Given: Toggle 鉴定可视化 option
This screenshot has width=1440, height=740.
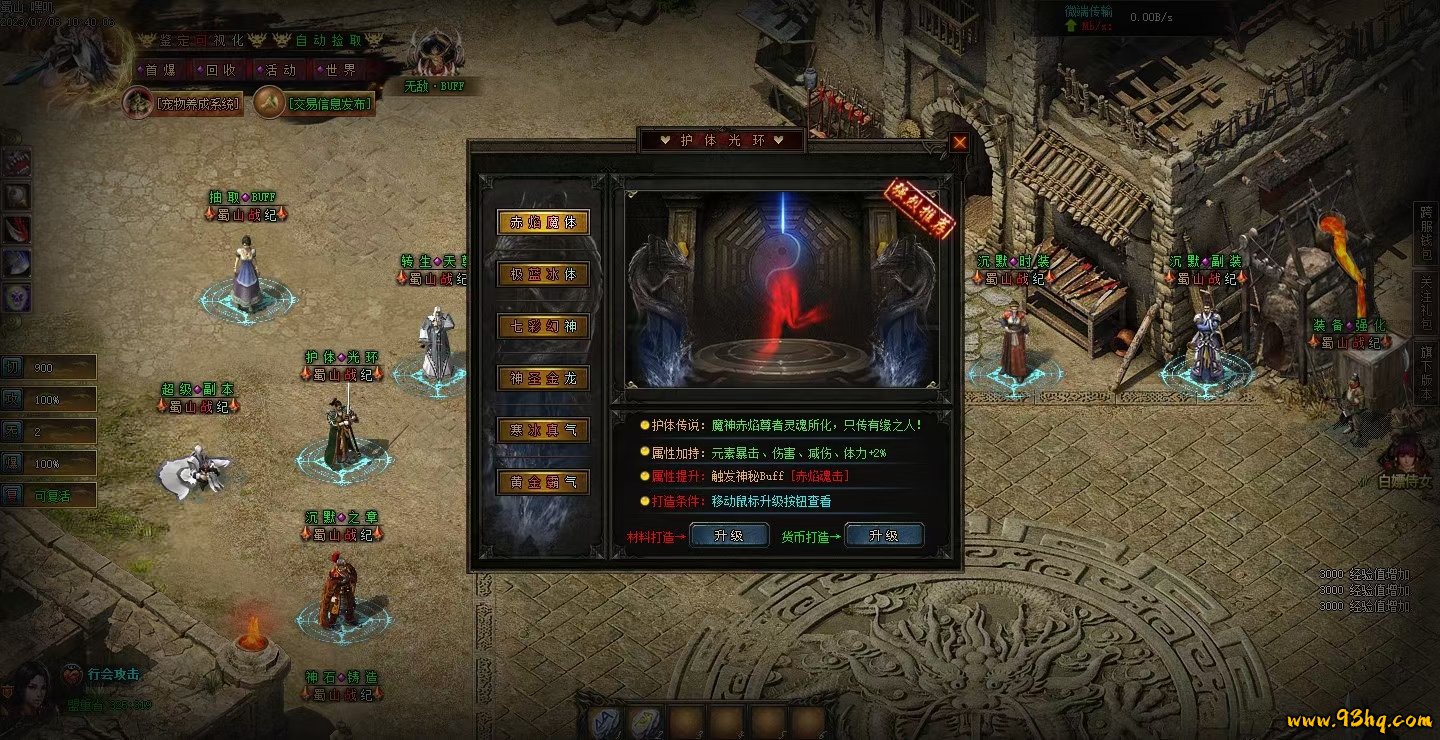Looking at the screenshot, I should (x=201, y=41).
